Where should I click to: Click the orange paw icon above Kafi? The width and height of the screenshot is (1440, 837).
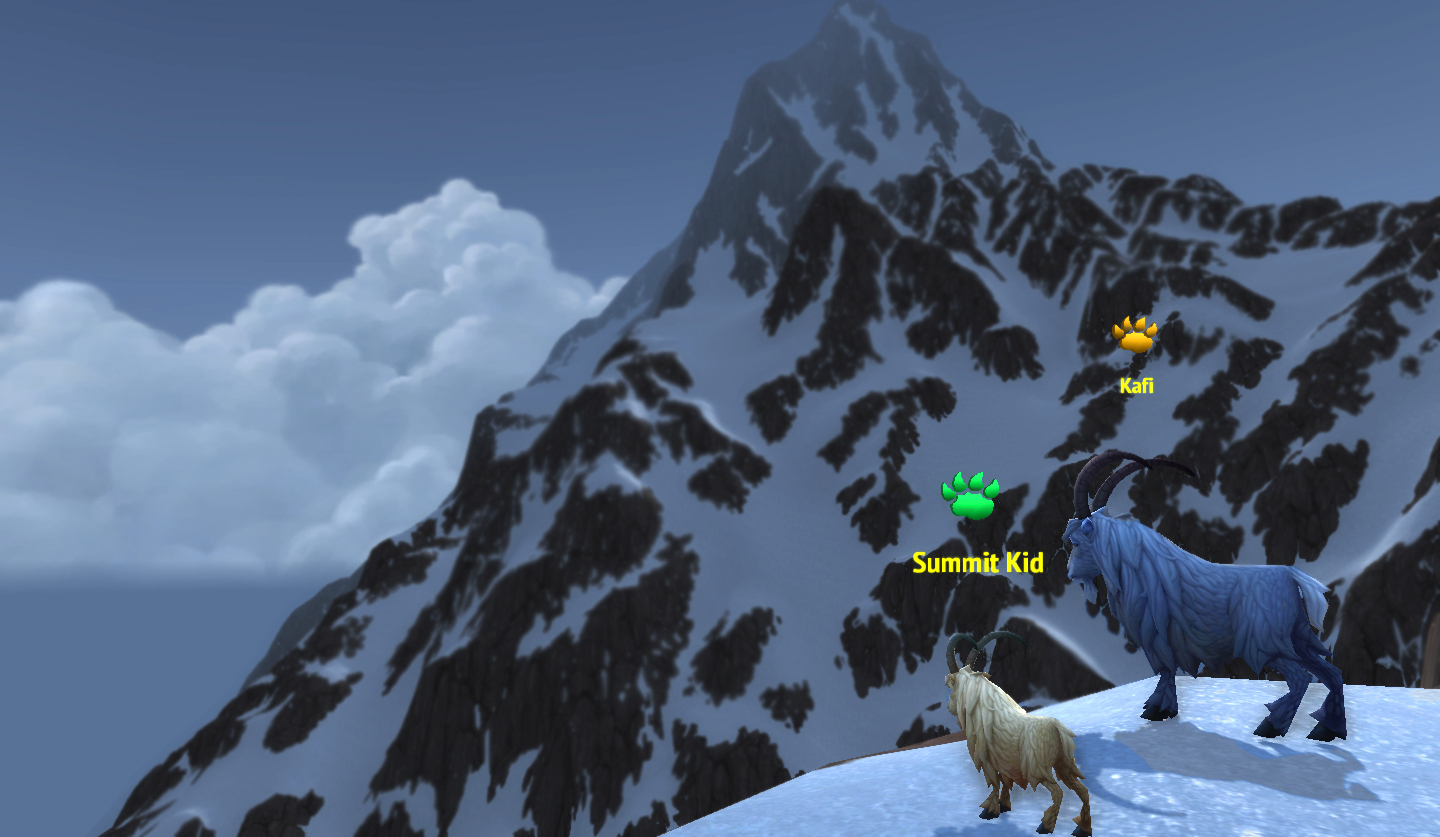(1135, 336)
